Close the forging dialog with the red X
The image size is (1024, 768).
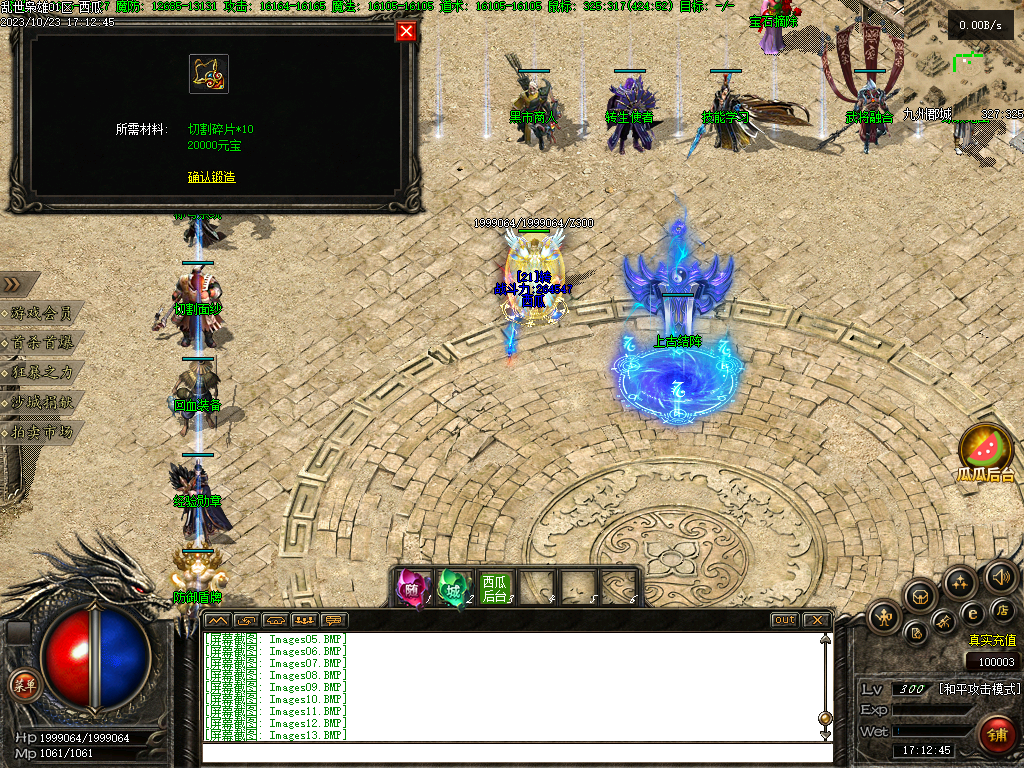406,31
